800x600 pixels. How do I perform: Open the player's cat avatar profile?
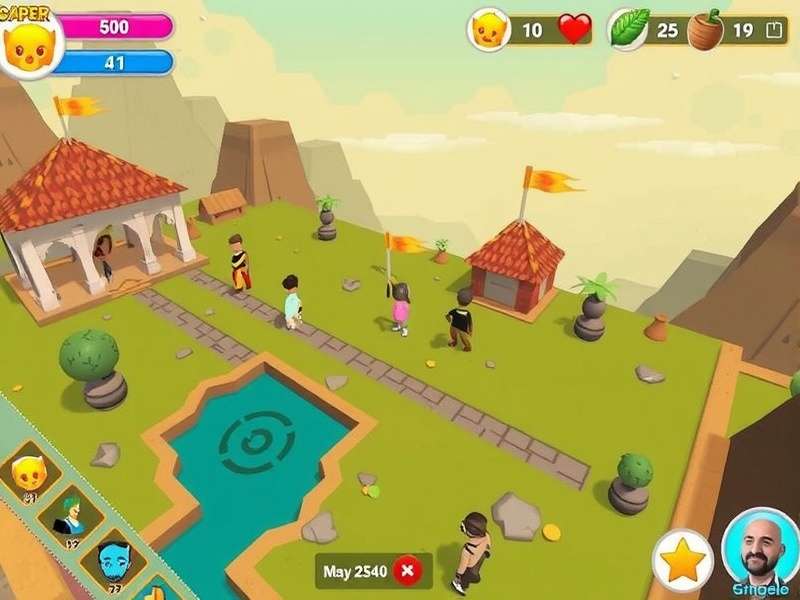click(x=28, y=43)
